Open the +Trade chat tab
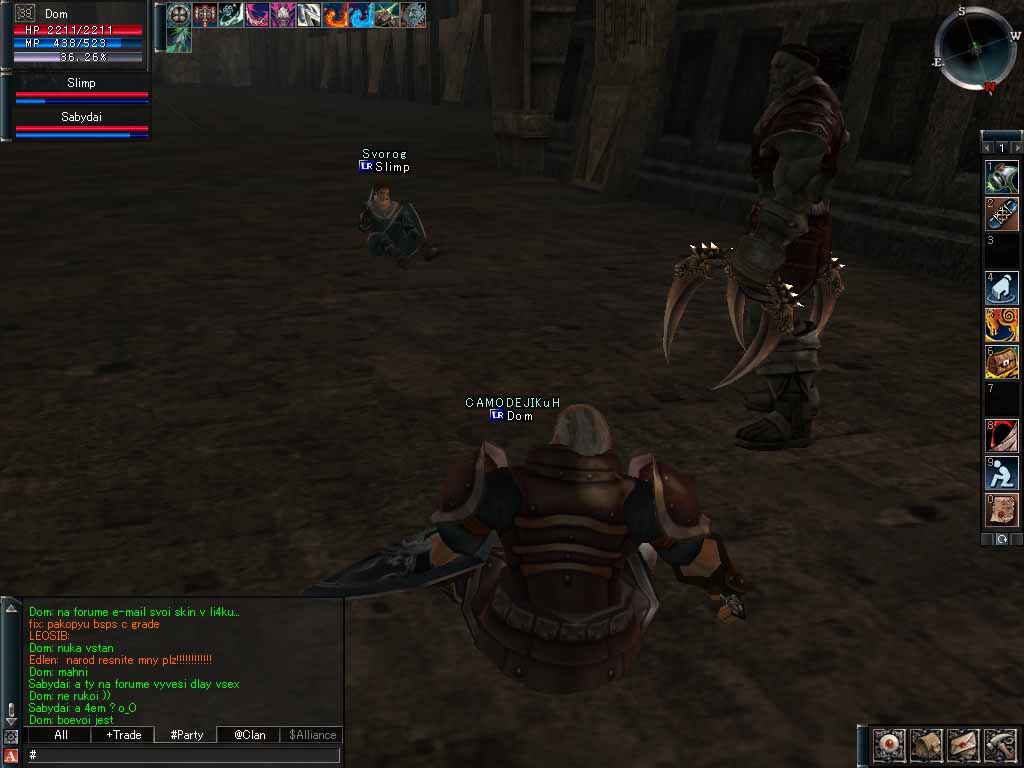The image size is (1024, 768). tap(123, 735)
